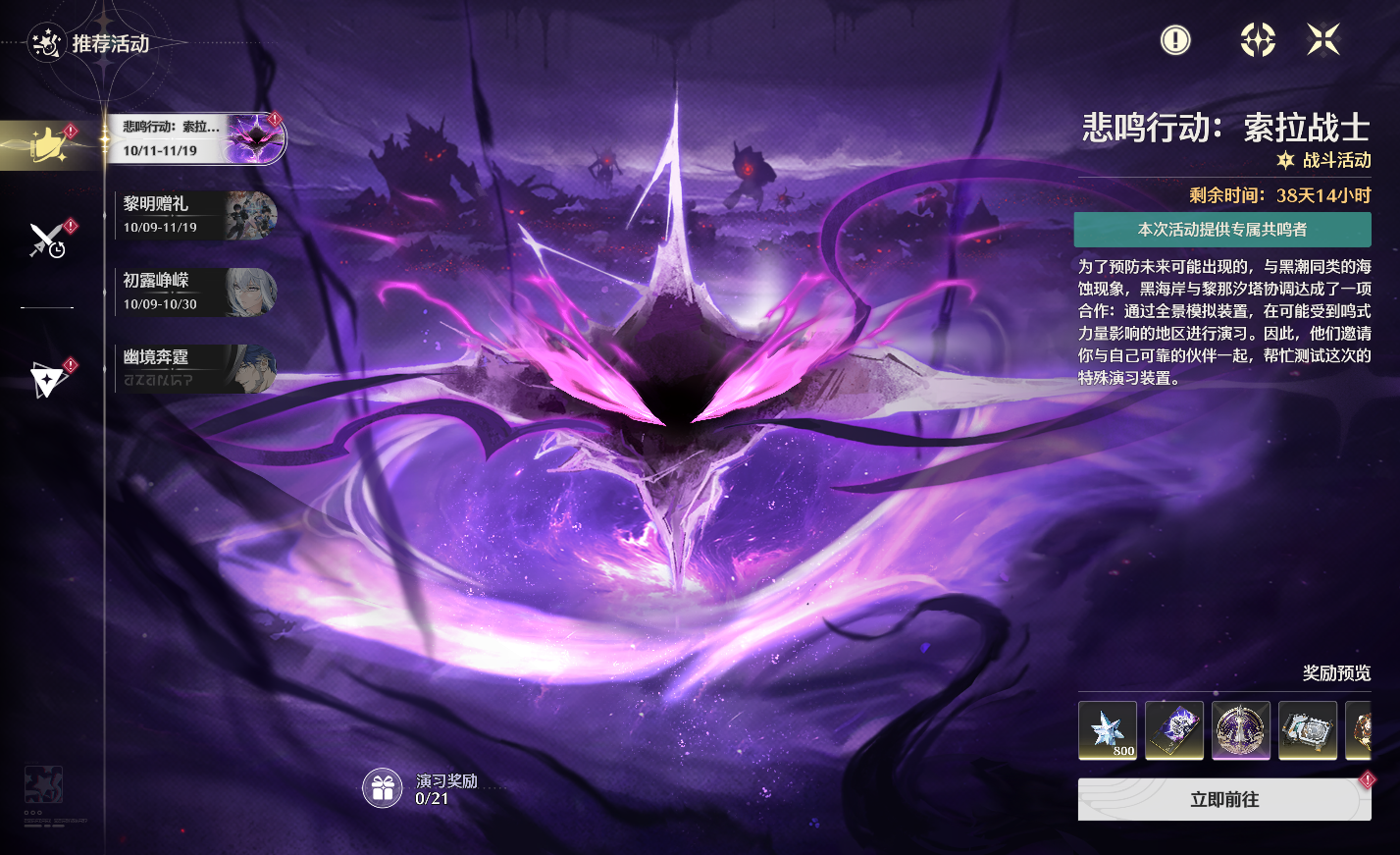The height and width of the screenshot is (855, 1400).
Task: View the purple card reward item
Action: [1174, 730]
